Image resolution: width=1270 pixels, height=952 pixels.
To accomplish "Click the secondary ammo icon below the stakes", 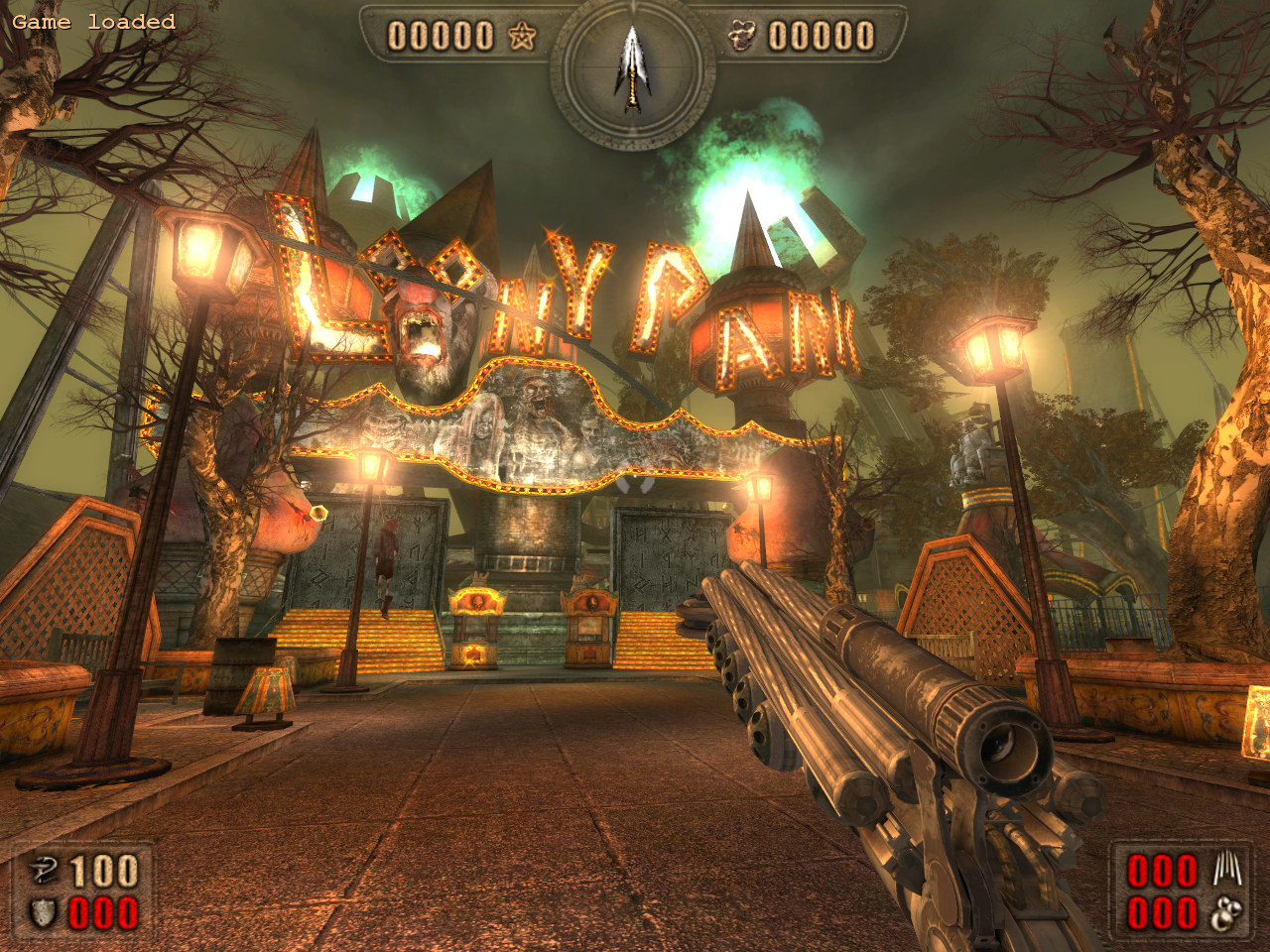I will point(1226,913).
